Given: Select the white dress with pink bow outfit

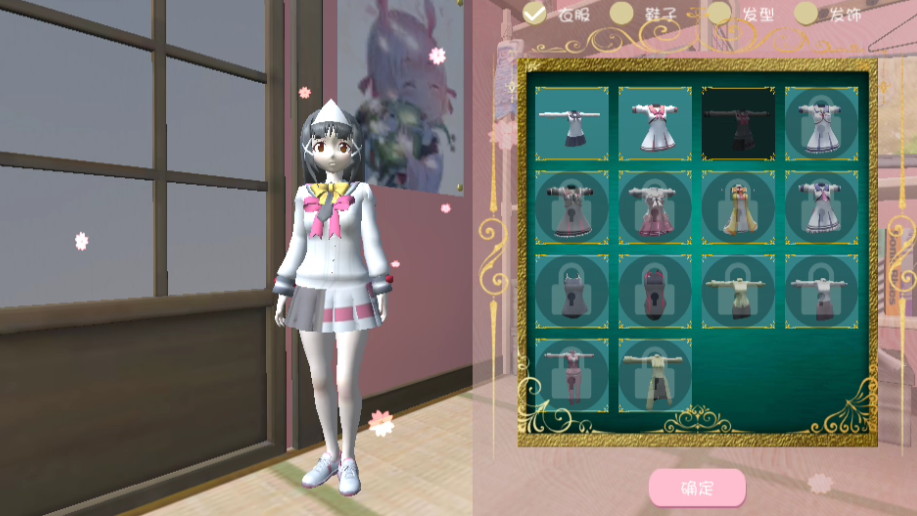Looking at the screenshot, I should click(655, 124).
